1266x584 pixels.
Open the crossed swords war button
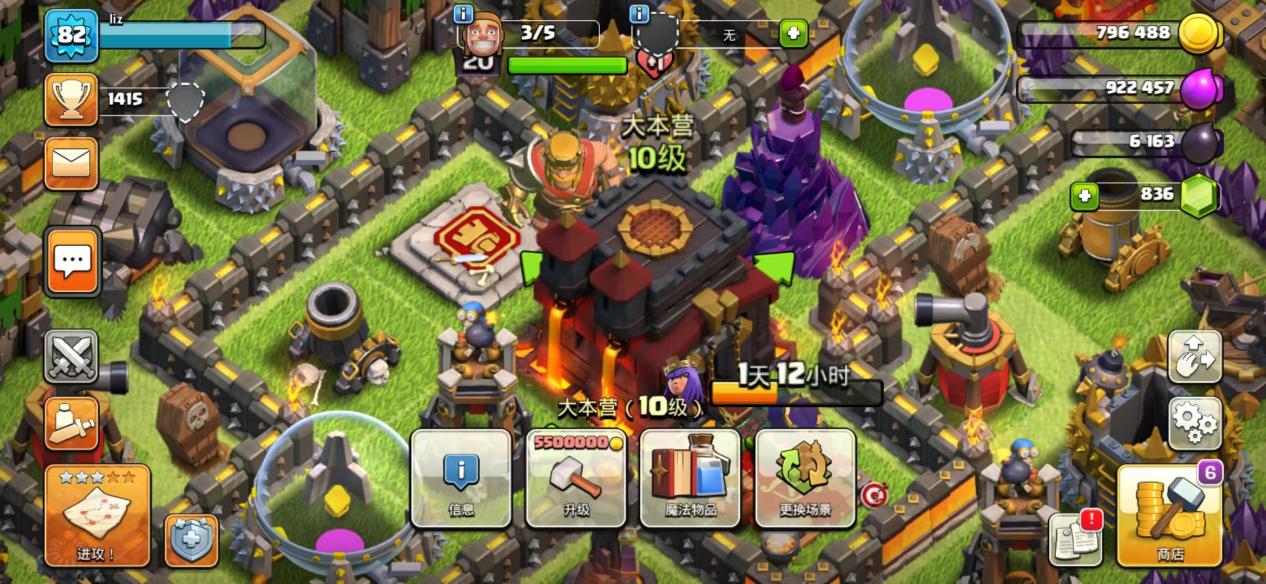coord(72,357)
